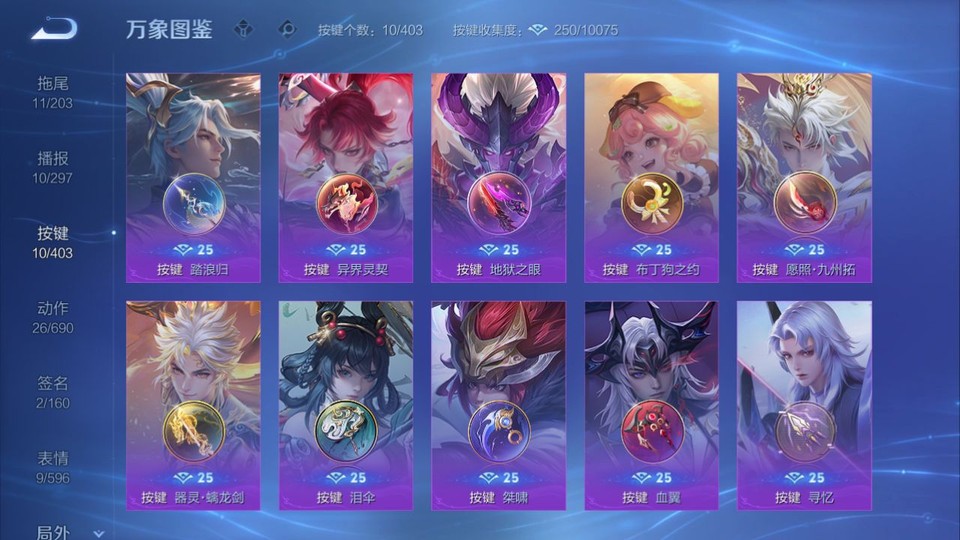Open the magnifier search icon in header
This screenshot has height=540, width=960.
coord(287,29)
